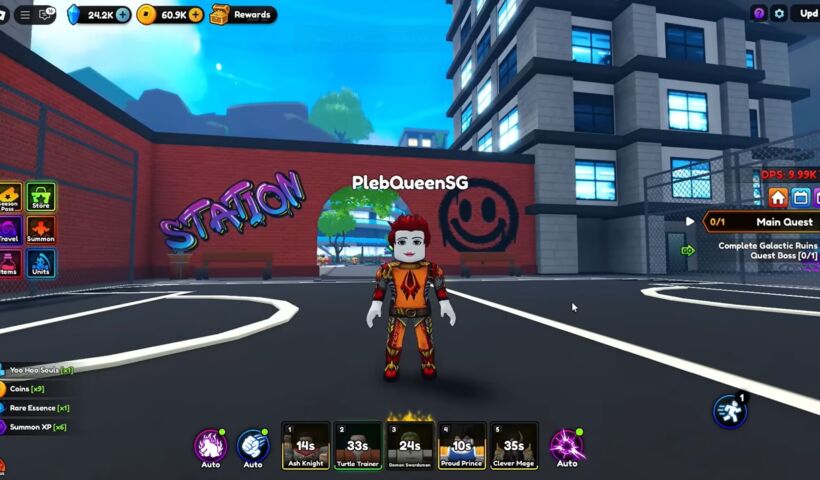Toggle the sprint running-man ability
The width and height of the screenshot is (820, 480).
pyautogui.click(x=729, y=411)
